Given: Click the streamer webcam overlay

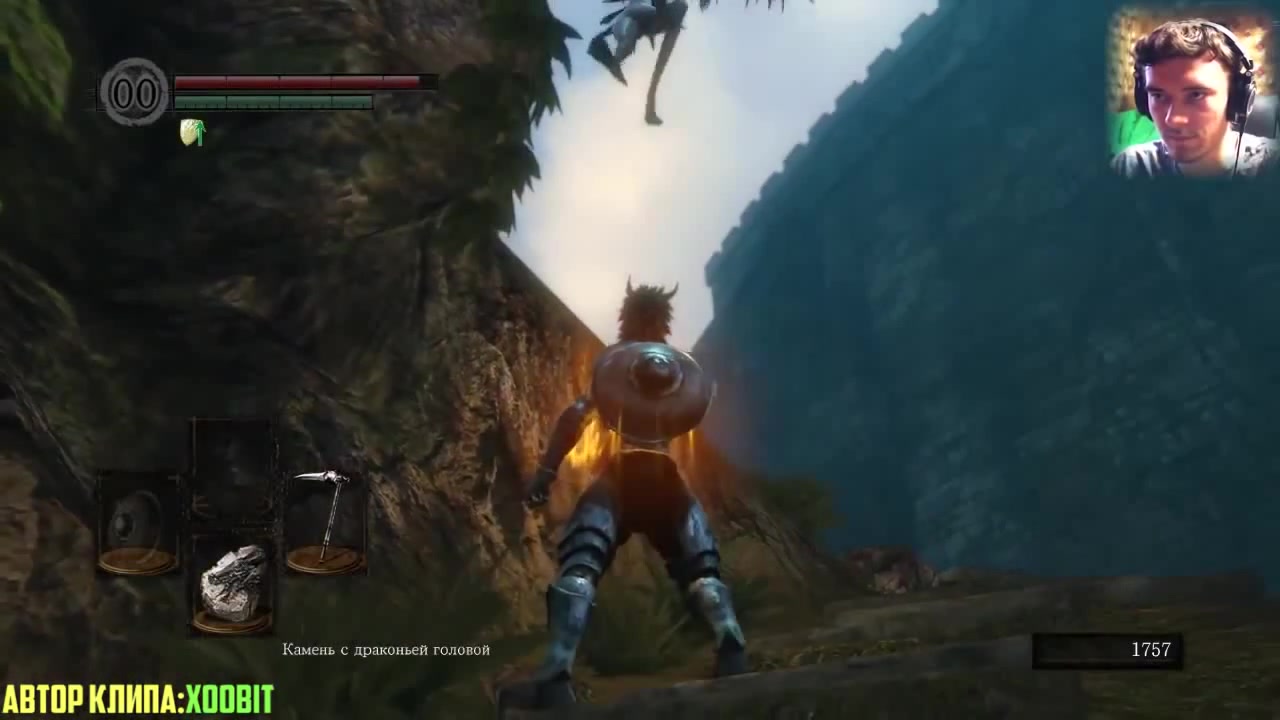Looking at the screenshot, I should click(x=1190, y=95).
